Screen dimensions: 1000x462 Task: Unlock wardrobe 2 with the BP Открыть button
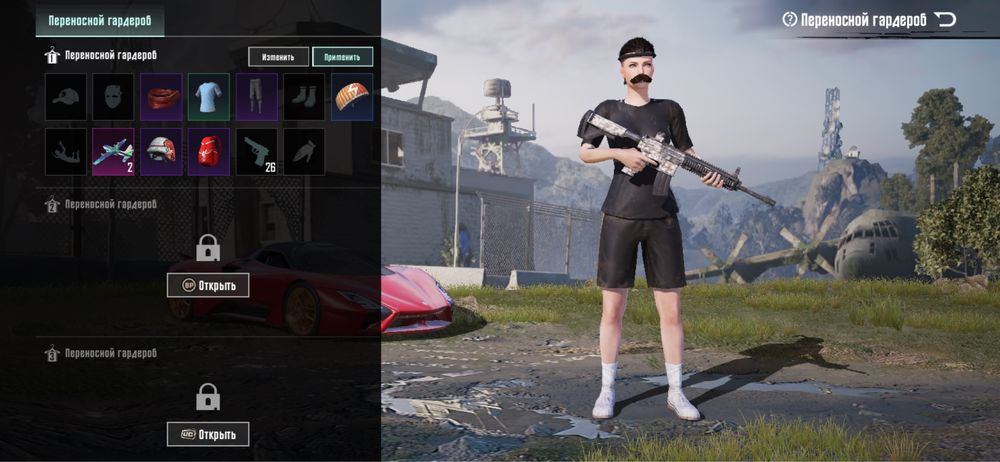click(x=208, y=285)
